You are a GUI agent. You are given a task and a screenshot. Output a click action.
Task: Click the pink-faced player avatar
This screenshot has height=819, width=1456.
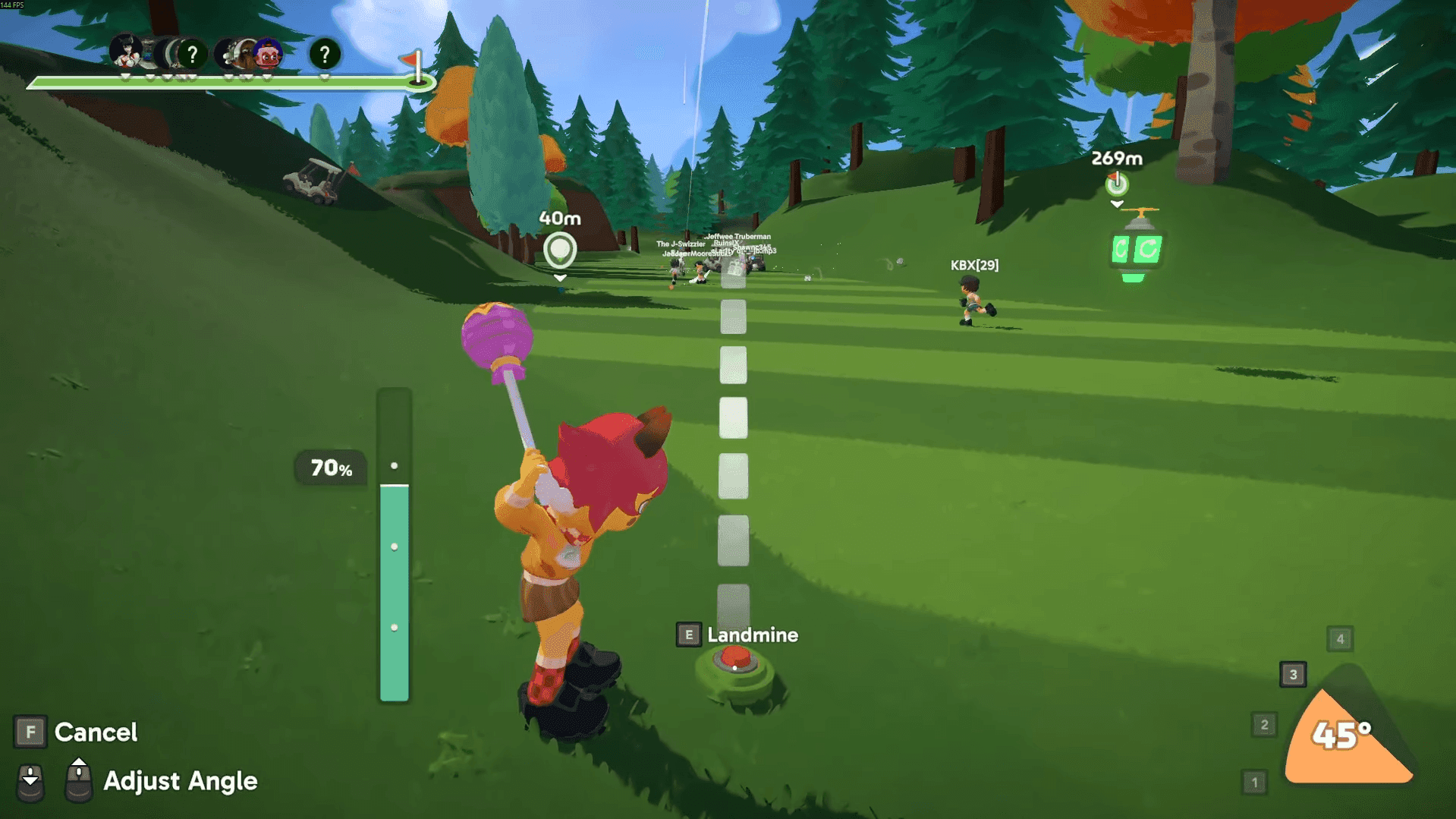[268, 54]
